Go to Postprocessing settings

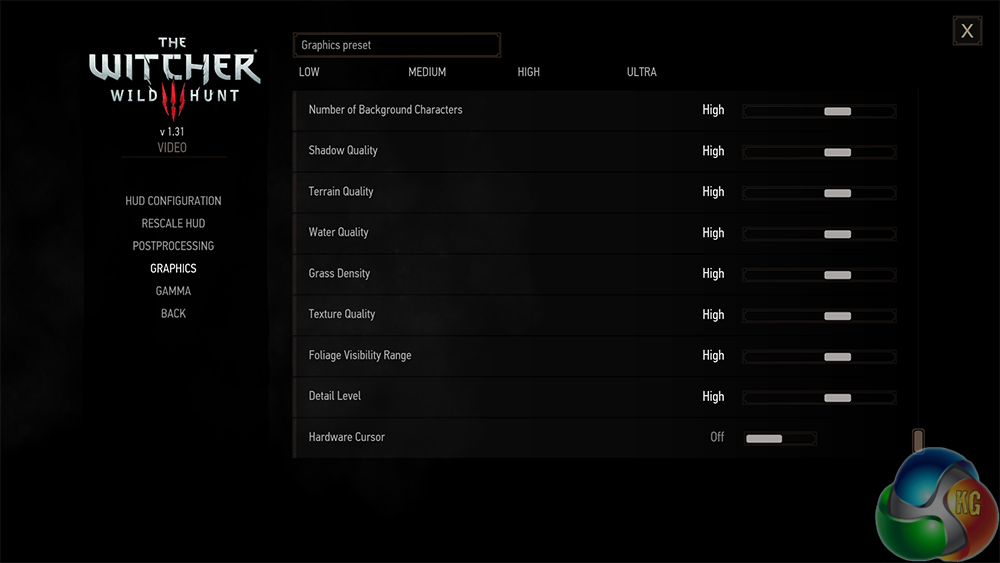point(173,246)
